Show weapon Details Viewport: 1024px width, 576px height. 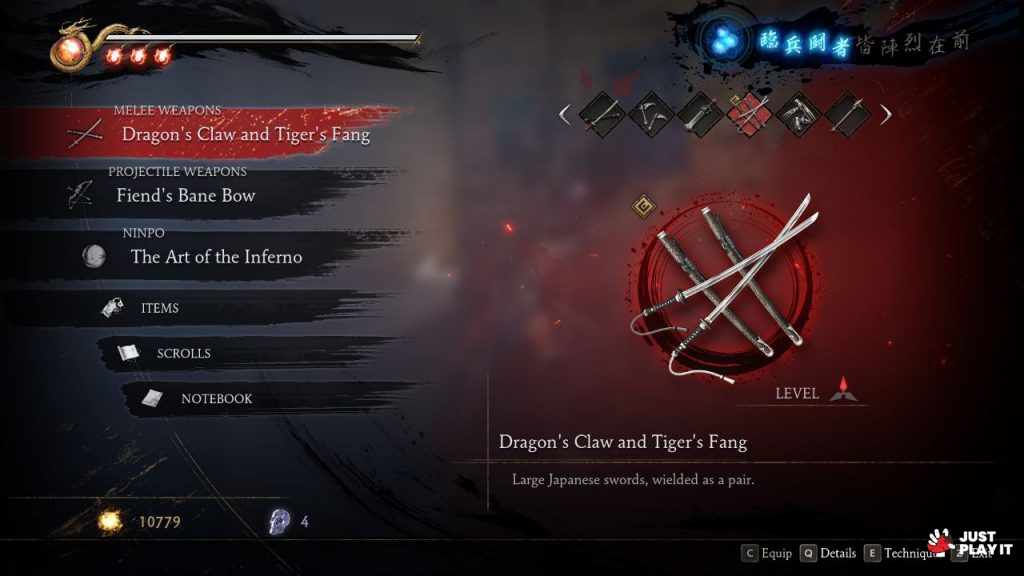[x=828, y=553]
